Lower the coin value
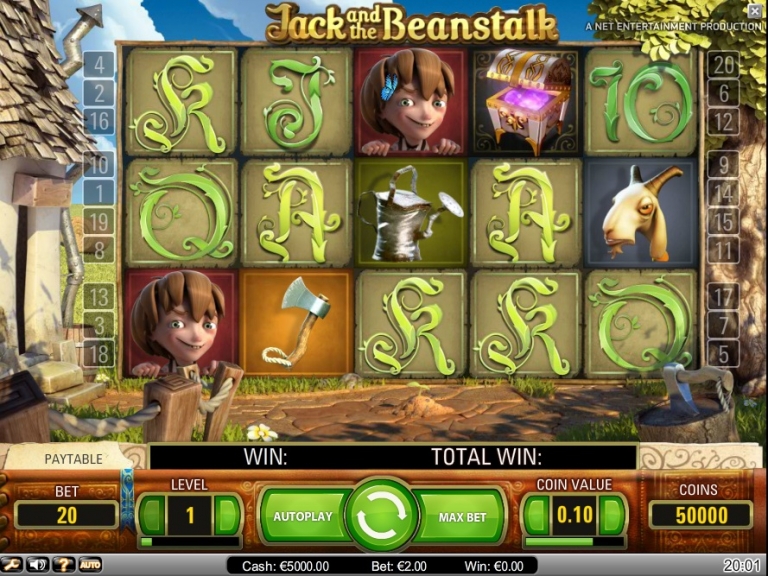 click(537, 515)
